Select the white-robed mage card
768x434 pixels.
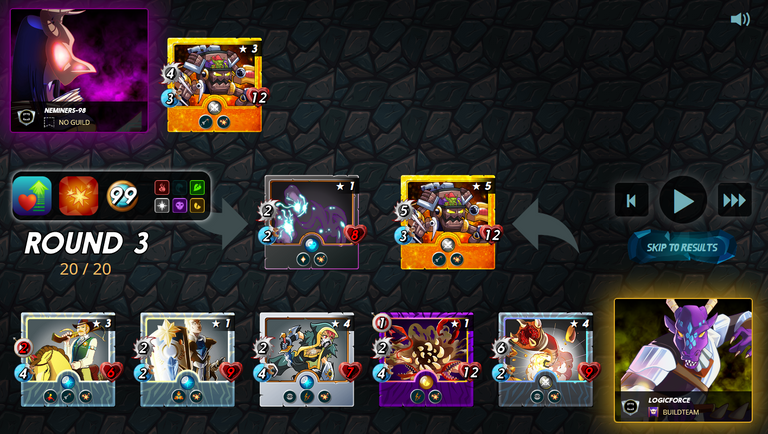[x=187, y=359]
